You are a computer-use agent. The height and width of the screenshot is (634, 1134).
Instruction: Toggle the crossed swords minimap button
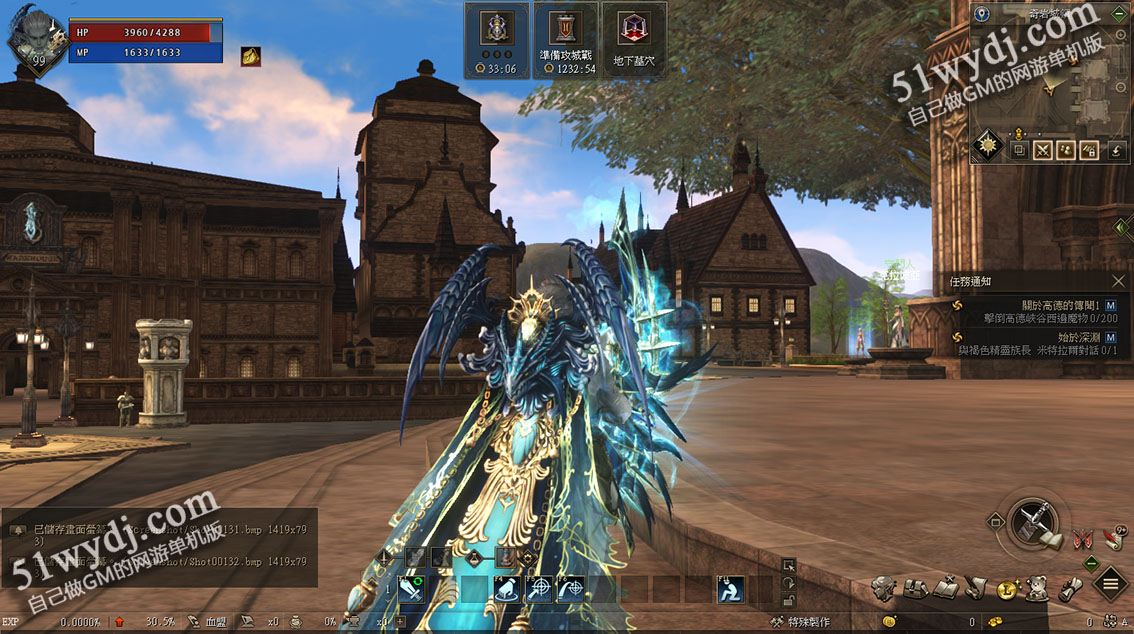click(x=1043, y=150)
